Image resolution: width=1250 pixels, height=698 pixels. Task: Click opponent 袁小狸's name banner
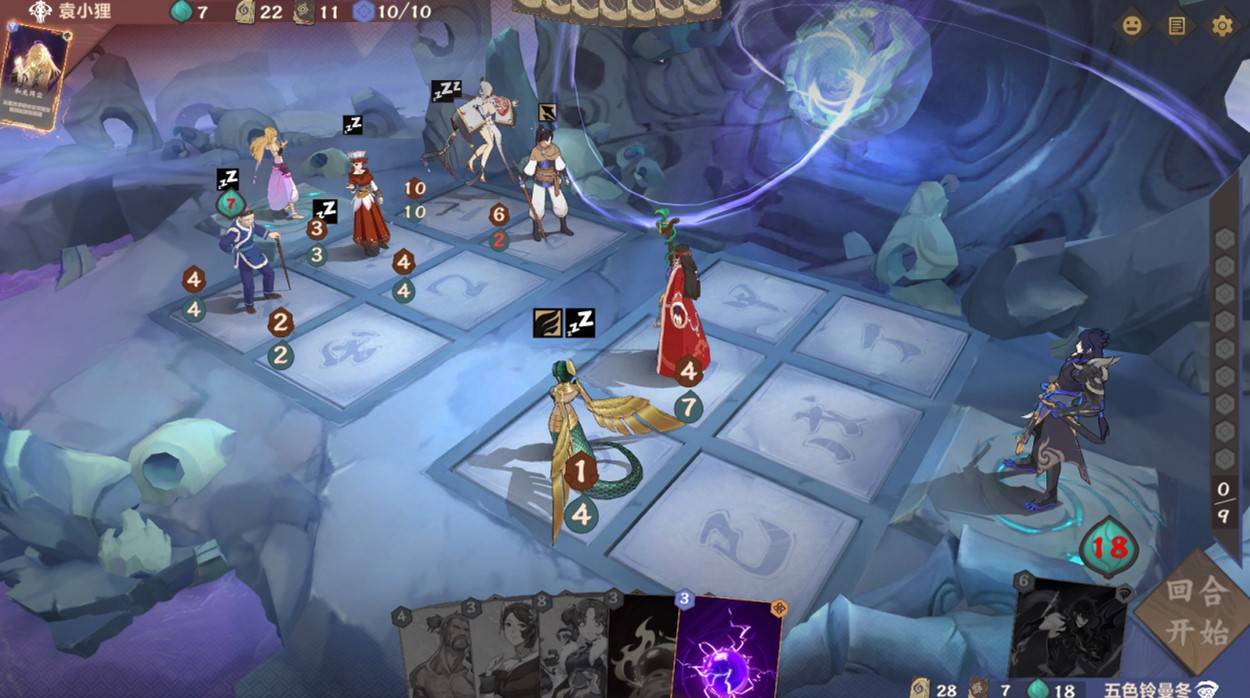click(82, 12)
